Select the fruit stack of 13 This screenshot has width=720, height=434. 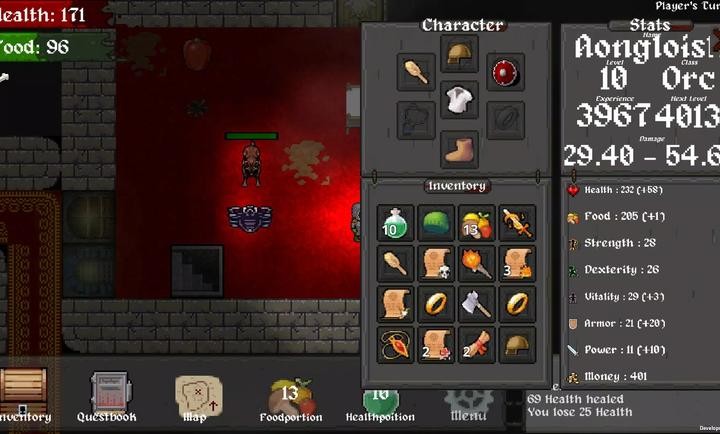coord(477,223)
